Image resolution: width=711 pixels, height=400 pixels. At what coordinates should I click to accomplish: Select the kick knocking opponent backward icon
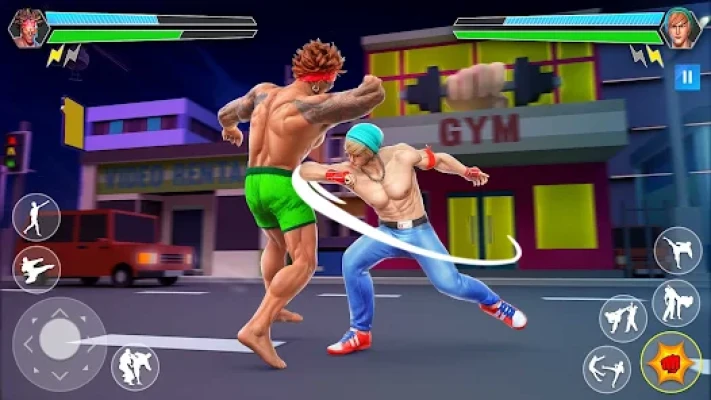[x=607, y=369]
